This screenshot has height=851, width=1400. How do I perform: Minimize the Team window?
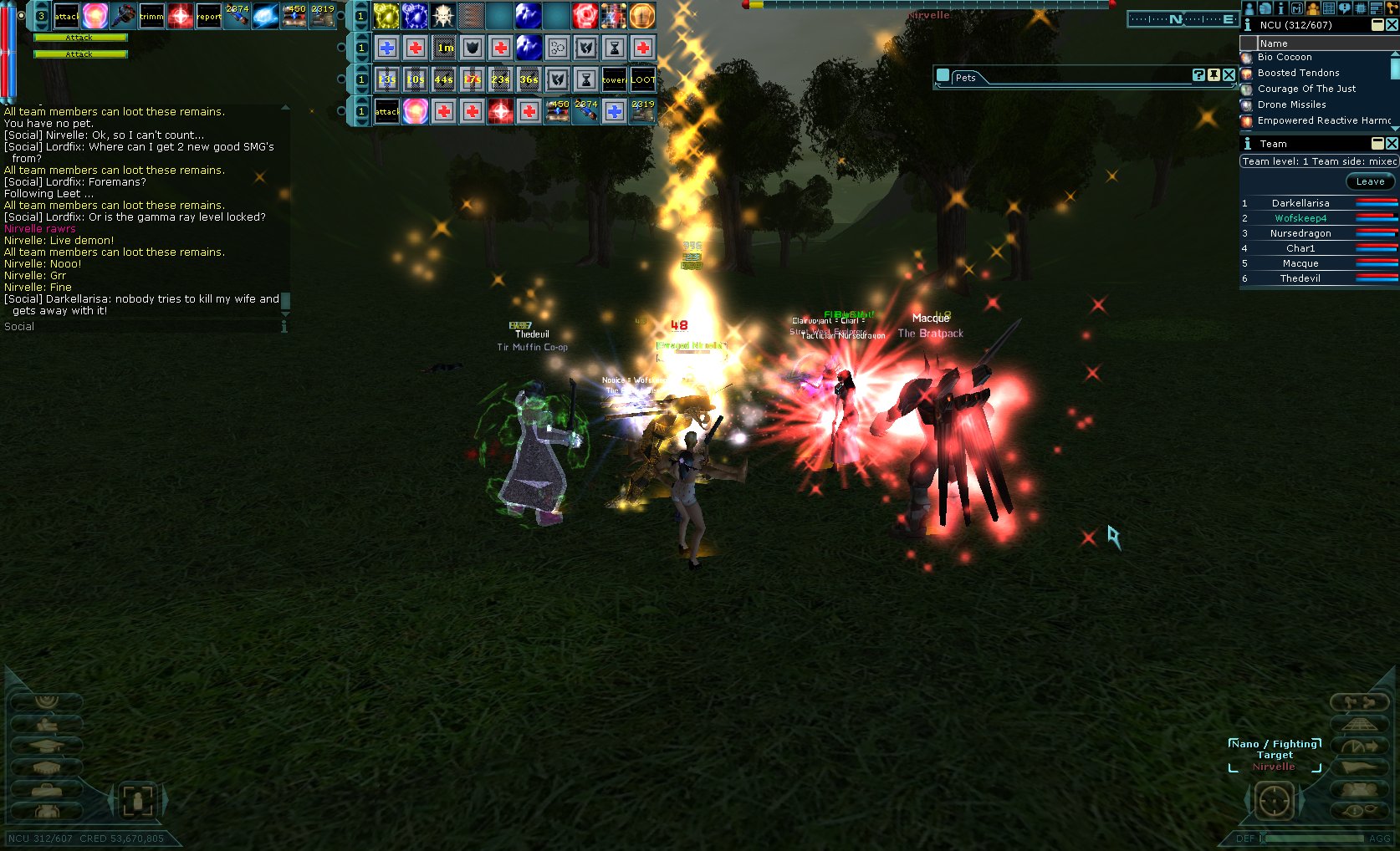tap(1377, 144)
